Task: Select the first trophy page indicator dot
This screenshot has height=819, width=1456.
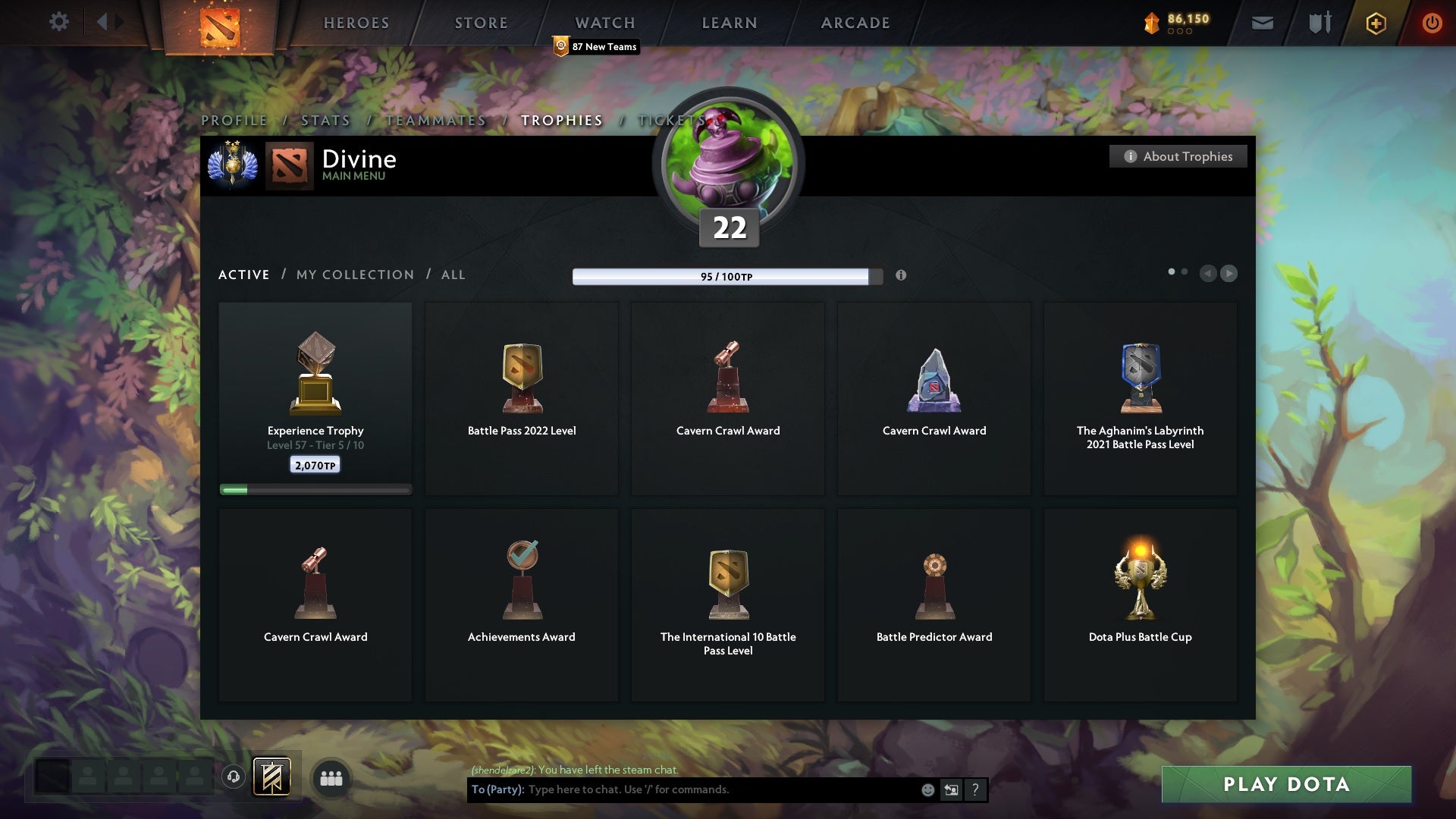Action: pyautogui.click(x=1172, y=270)
